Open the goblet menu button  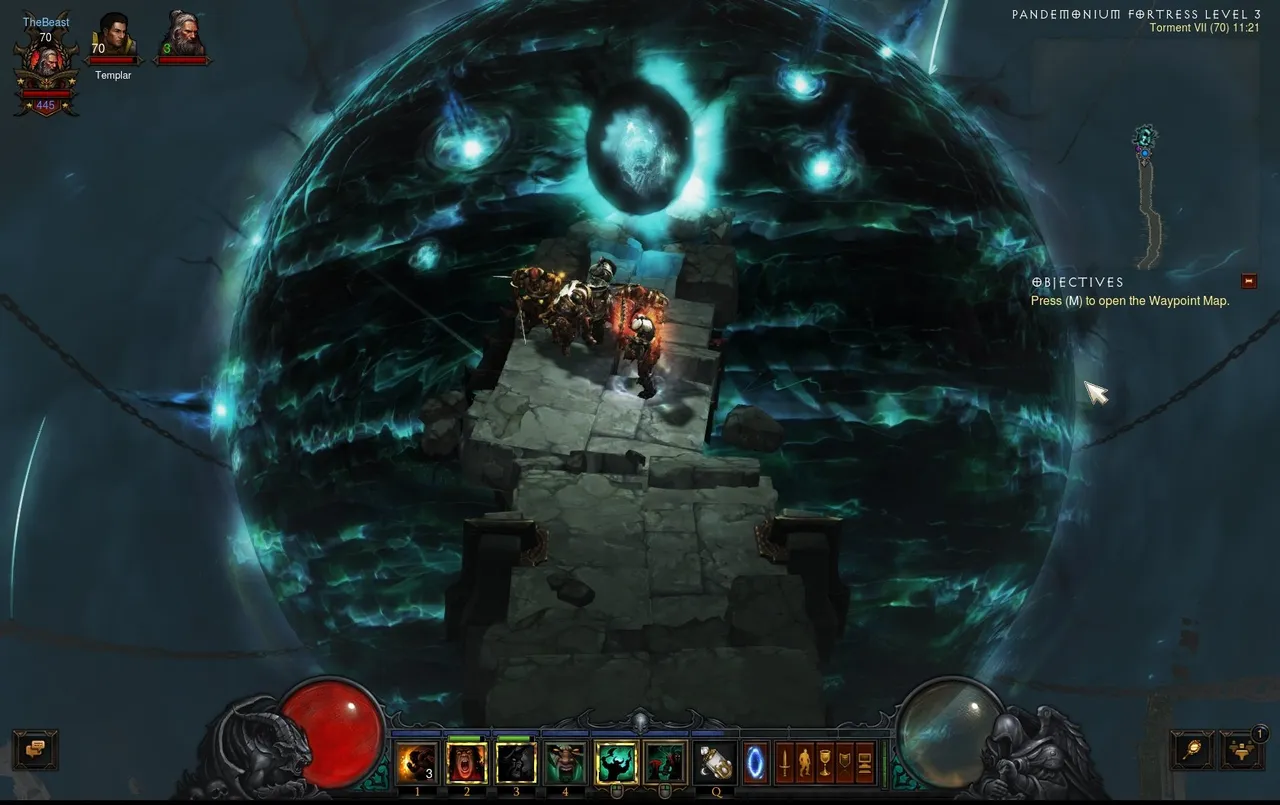826,763
